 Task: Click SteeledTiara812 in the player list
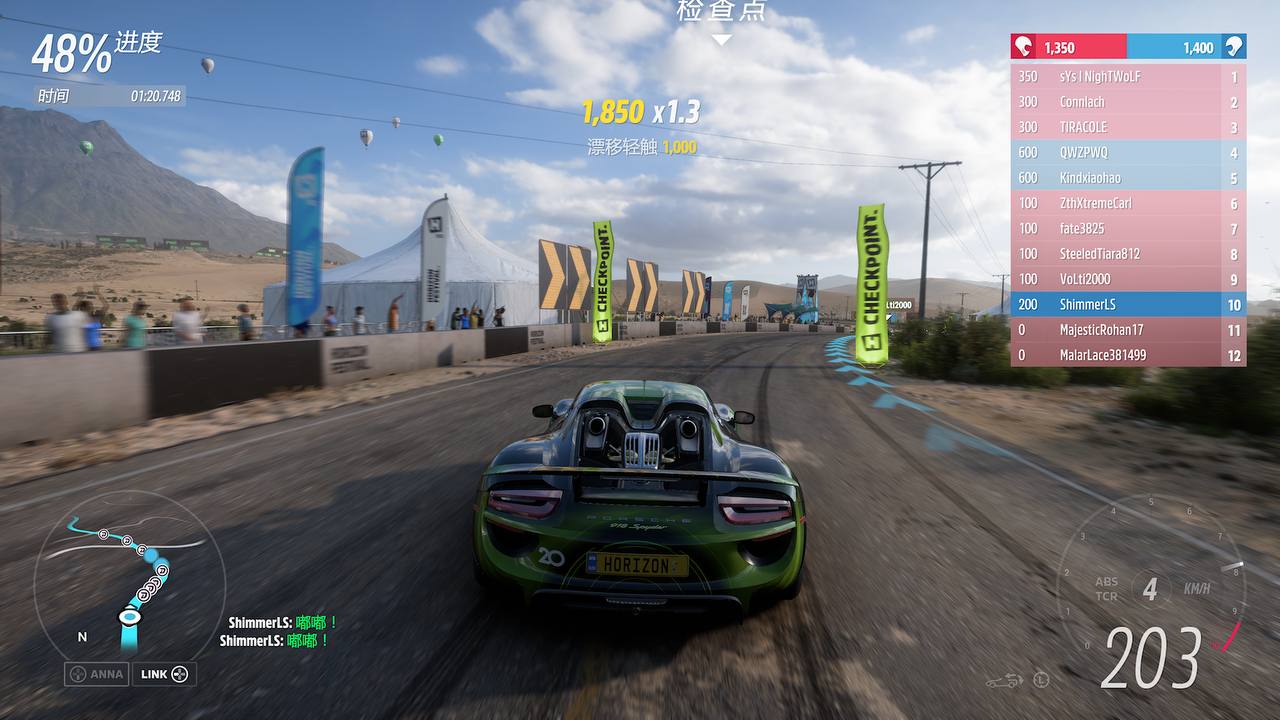1128,254
